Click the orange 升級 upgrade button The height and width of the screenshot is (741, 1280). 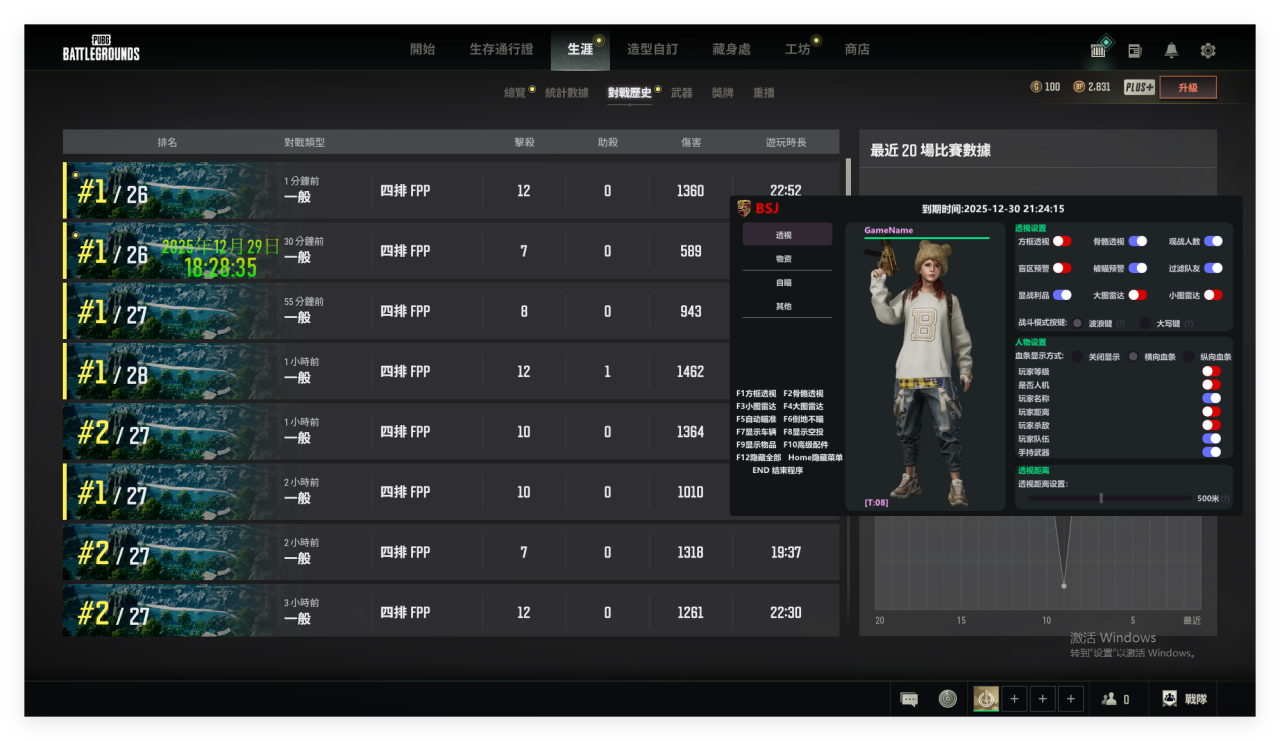(x=1188, y=87)
